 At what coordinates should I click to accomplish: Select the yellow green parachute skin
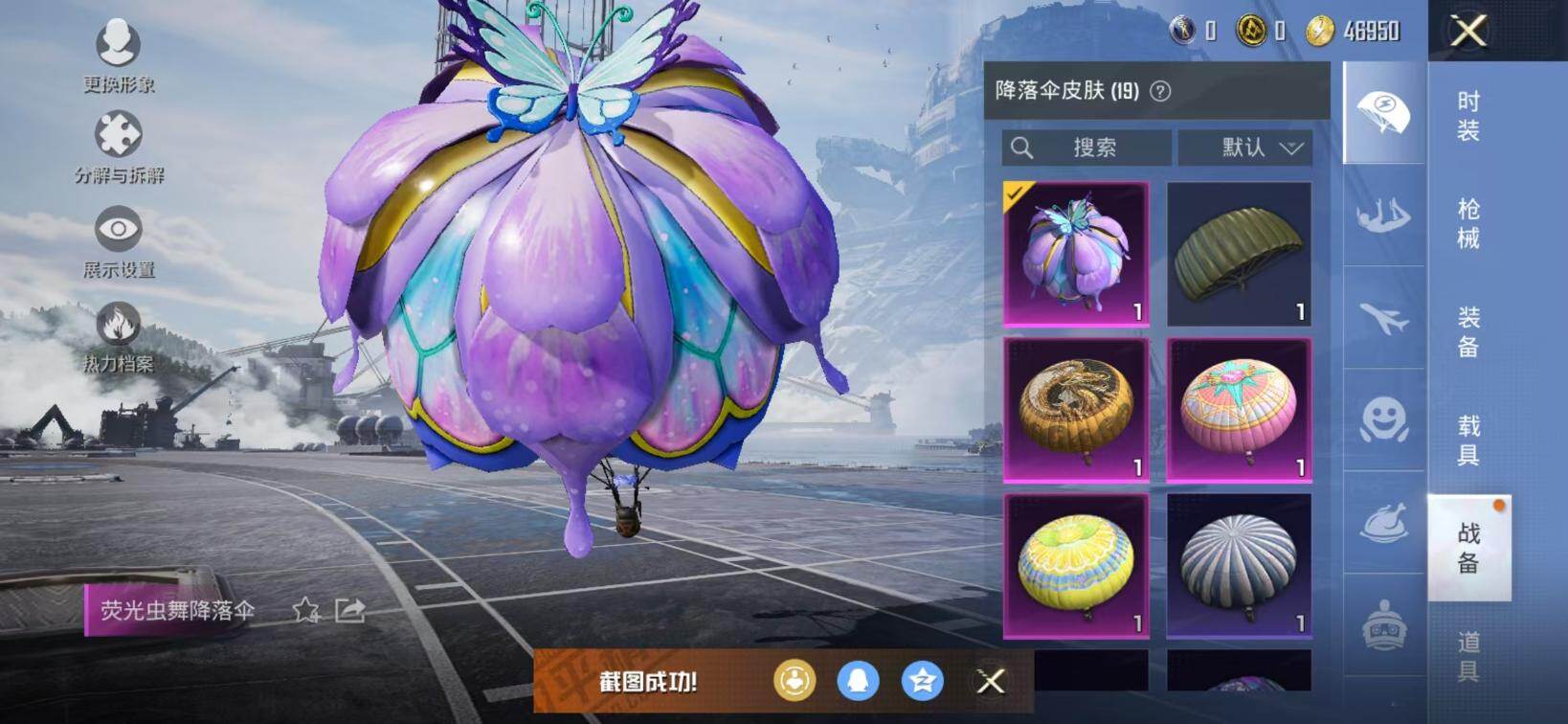1076,565
